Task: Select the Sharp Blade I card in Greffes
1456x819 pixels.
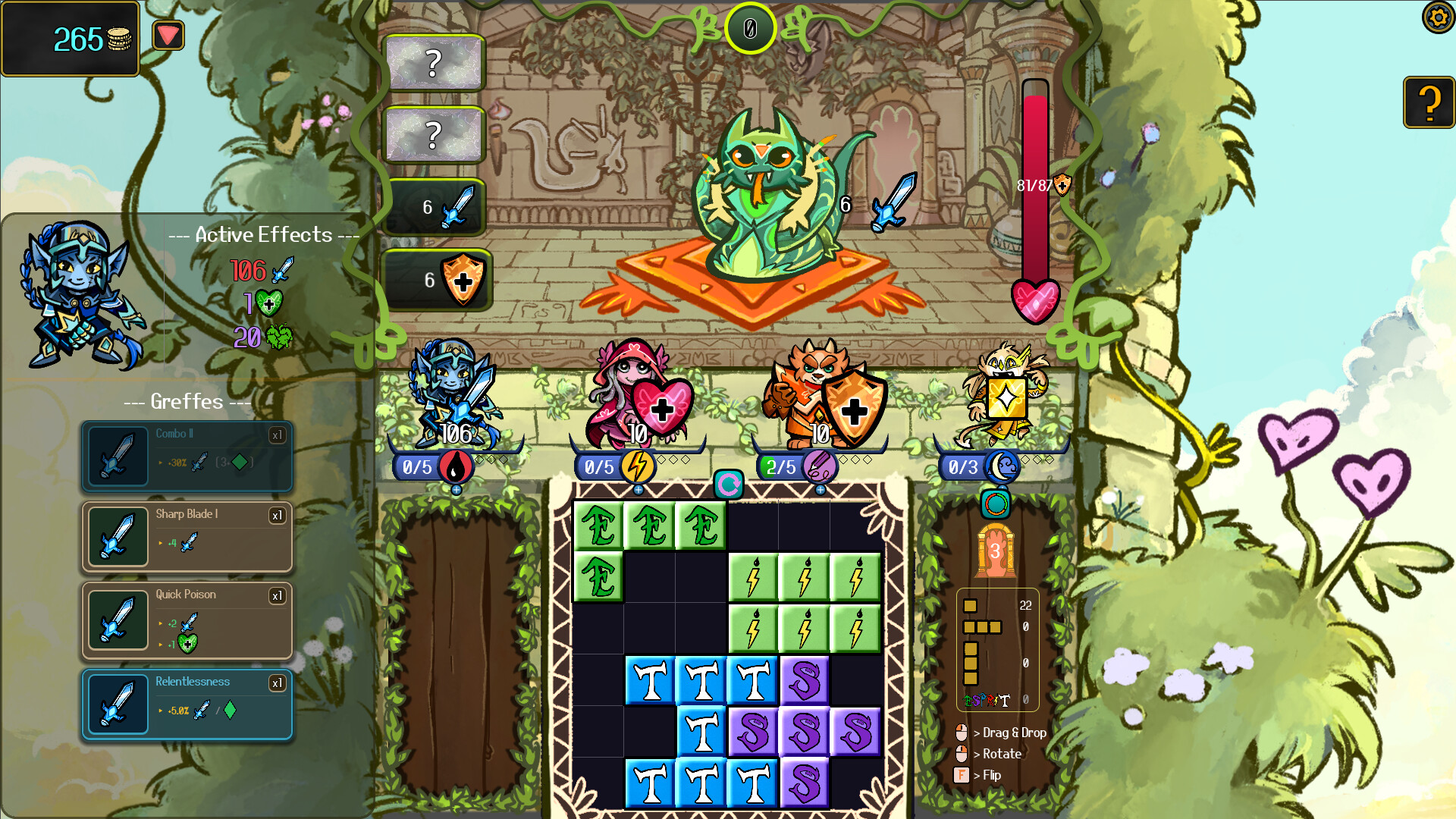Action: [187, 537]
